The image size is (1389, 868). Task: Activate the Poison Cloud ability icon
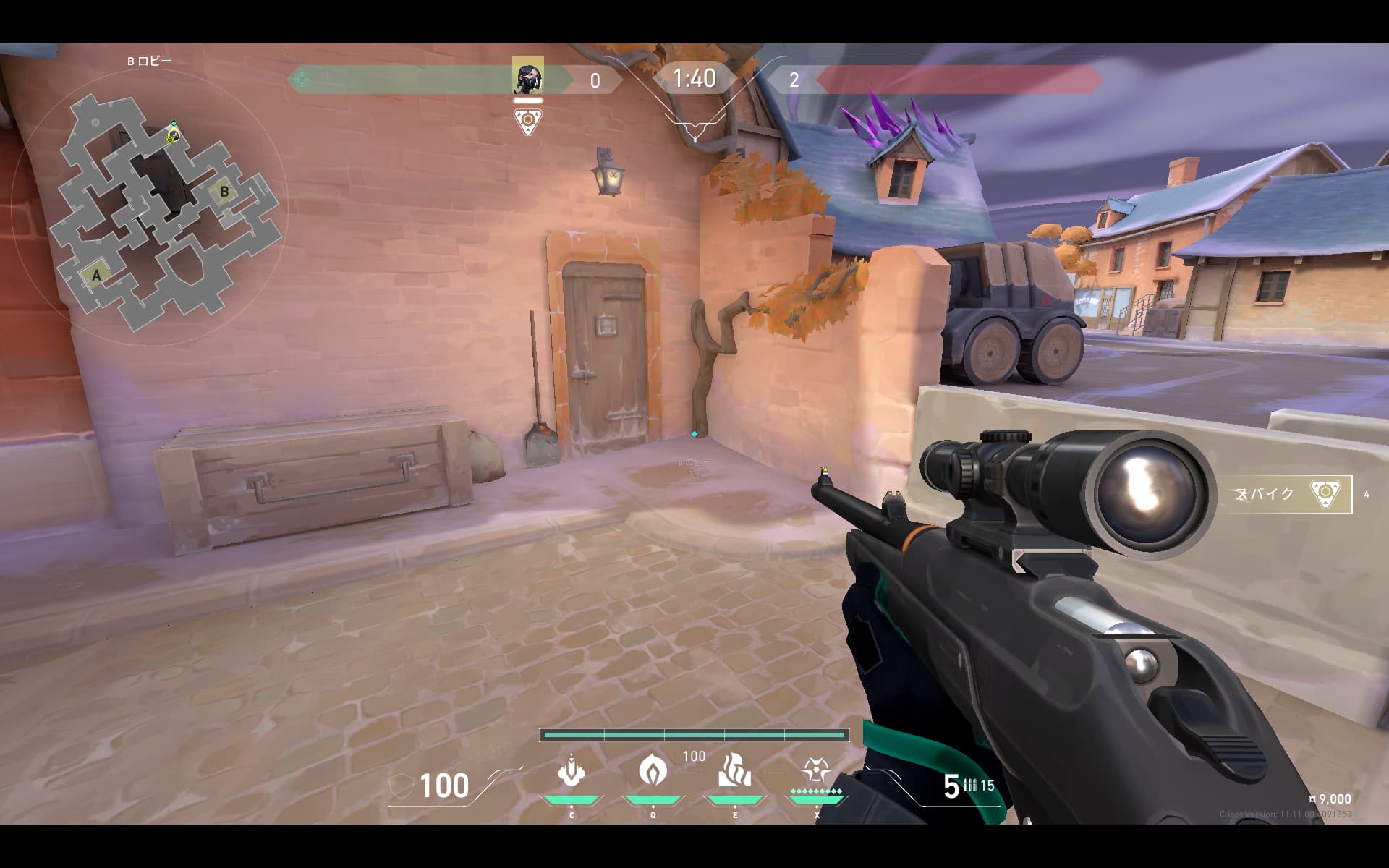click(653, 771)
